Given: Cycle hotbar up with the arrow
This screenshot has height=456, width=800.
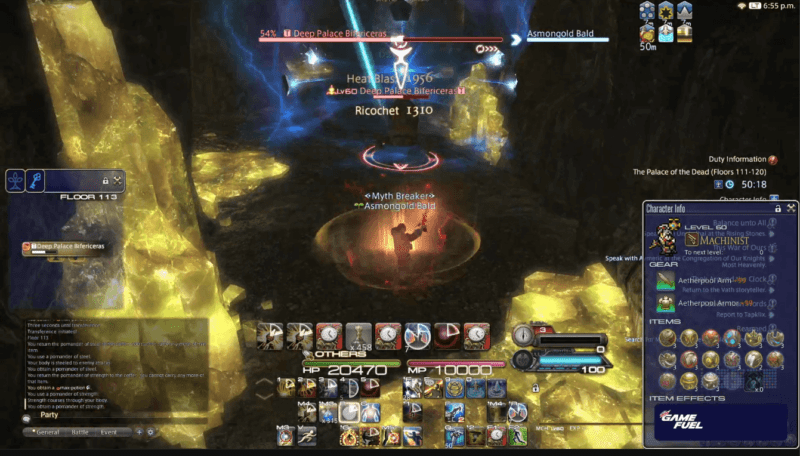Looking at the screenshot, I should [x=264, y=380].
